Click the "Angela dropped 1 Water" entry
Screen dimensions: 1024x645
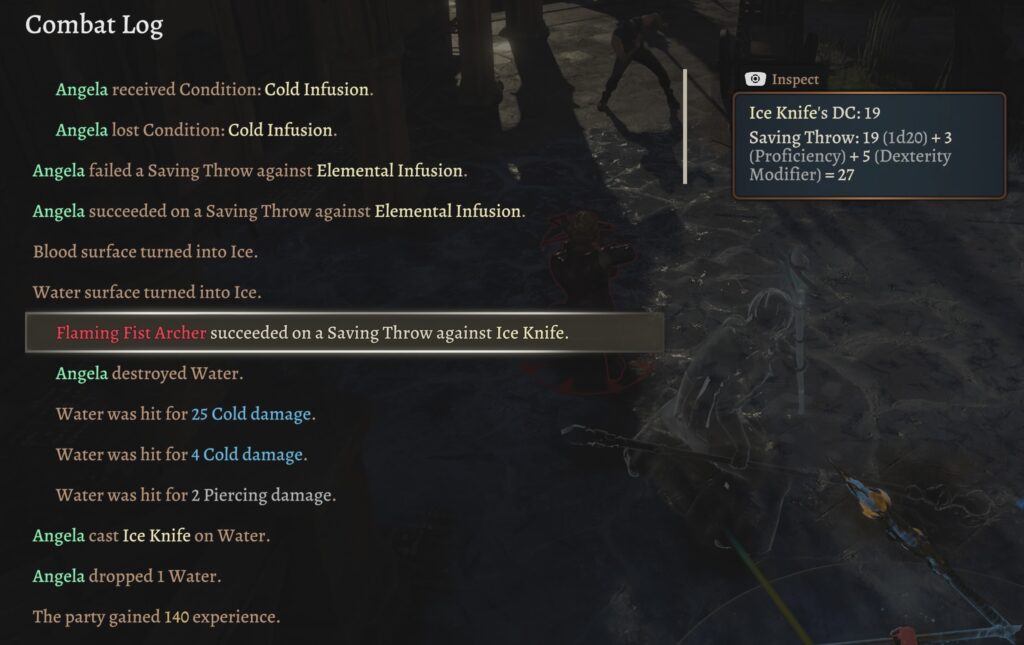tap(127, 577)
